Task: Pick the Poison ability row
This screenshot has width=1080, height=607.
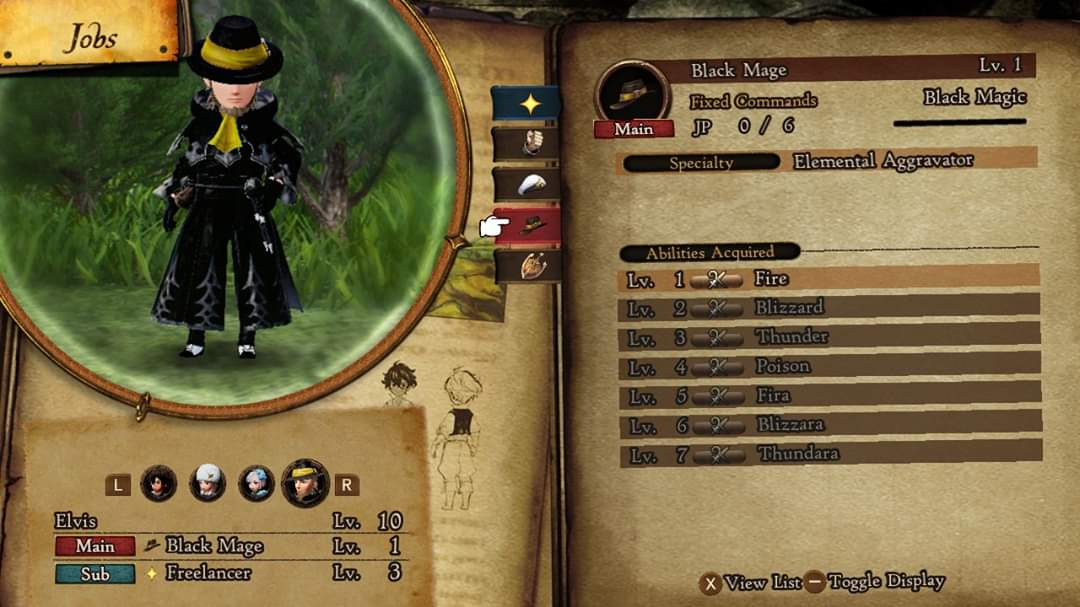Action: pyautogui.click(x=828, y=366)
